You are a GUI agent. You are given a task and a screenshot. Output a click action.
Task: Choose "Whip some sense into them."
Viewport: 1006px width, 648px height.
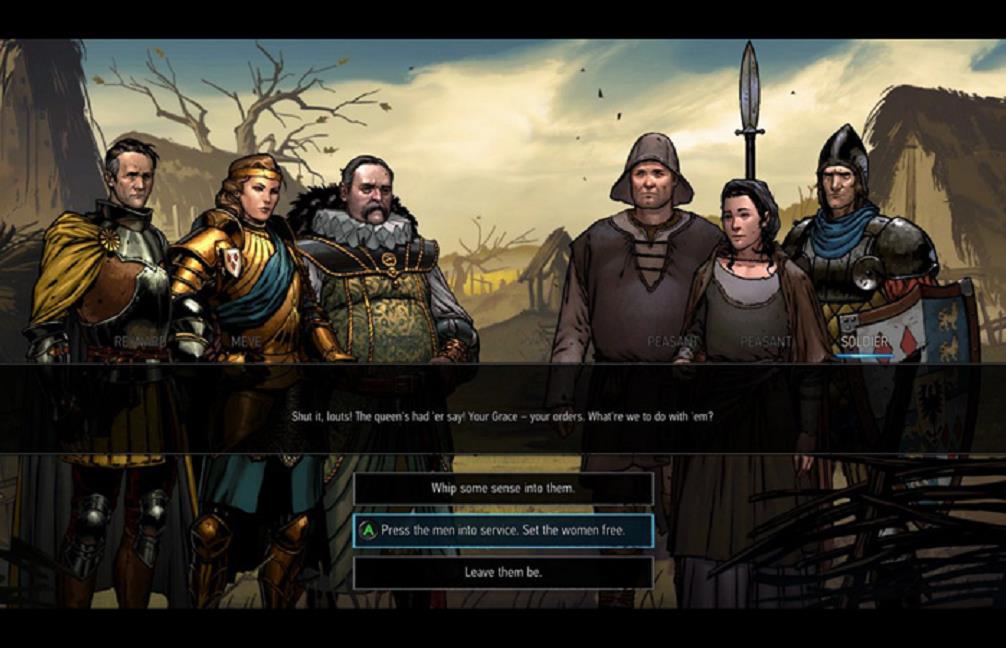pyautogui.click(x=503, y=489)
